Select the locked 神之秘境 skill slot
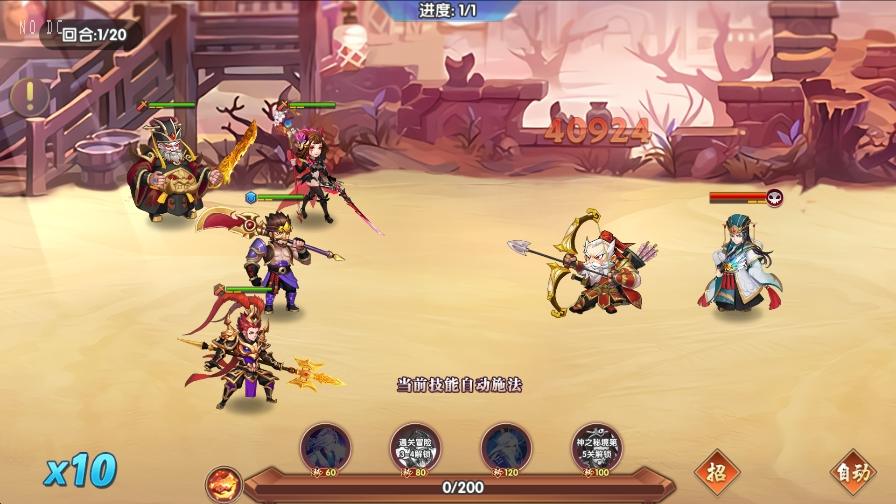The image size is (896, 504). [596, 447]
